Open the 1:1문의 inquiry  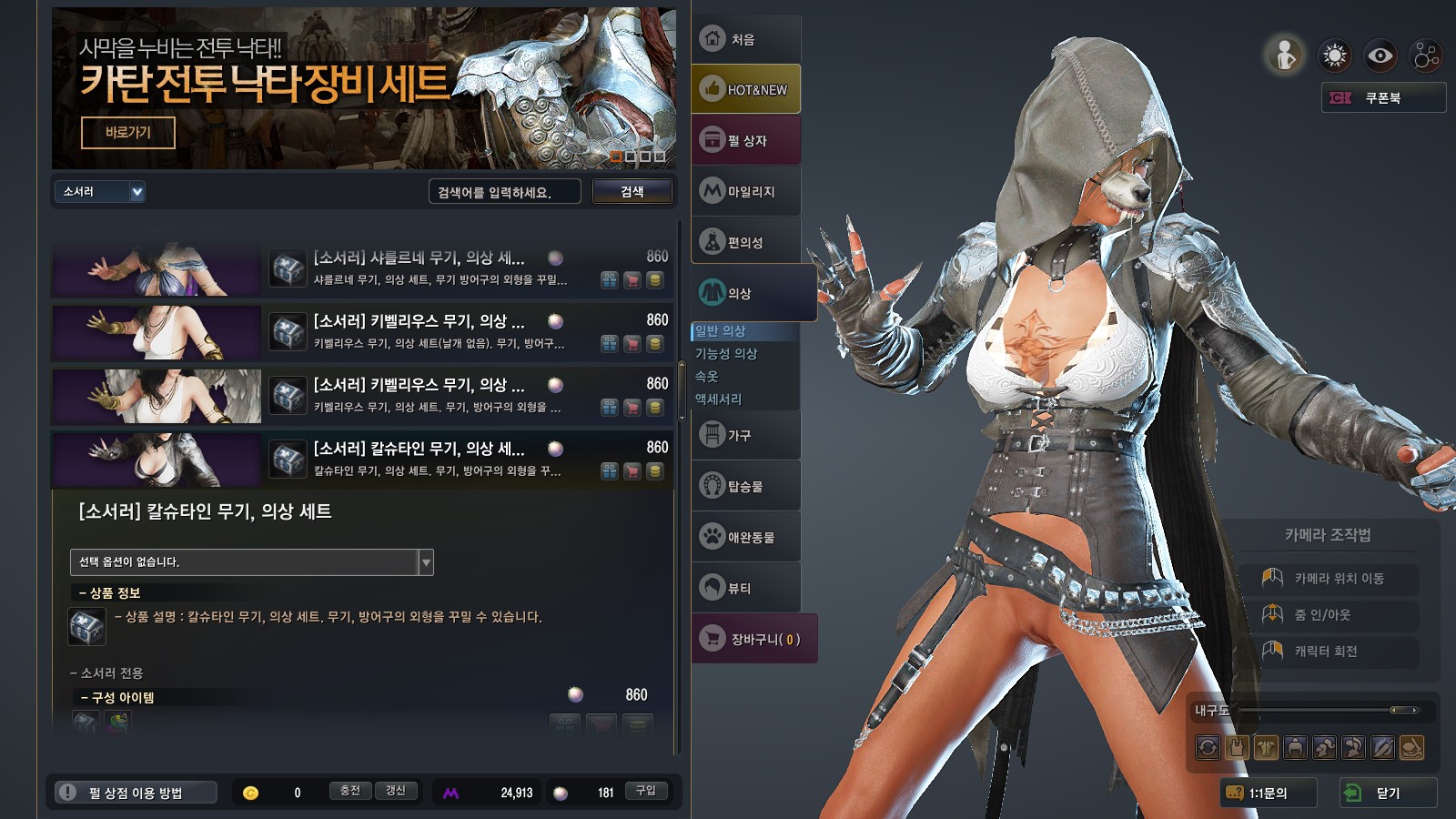[x=1268, y=793]
